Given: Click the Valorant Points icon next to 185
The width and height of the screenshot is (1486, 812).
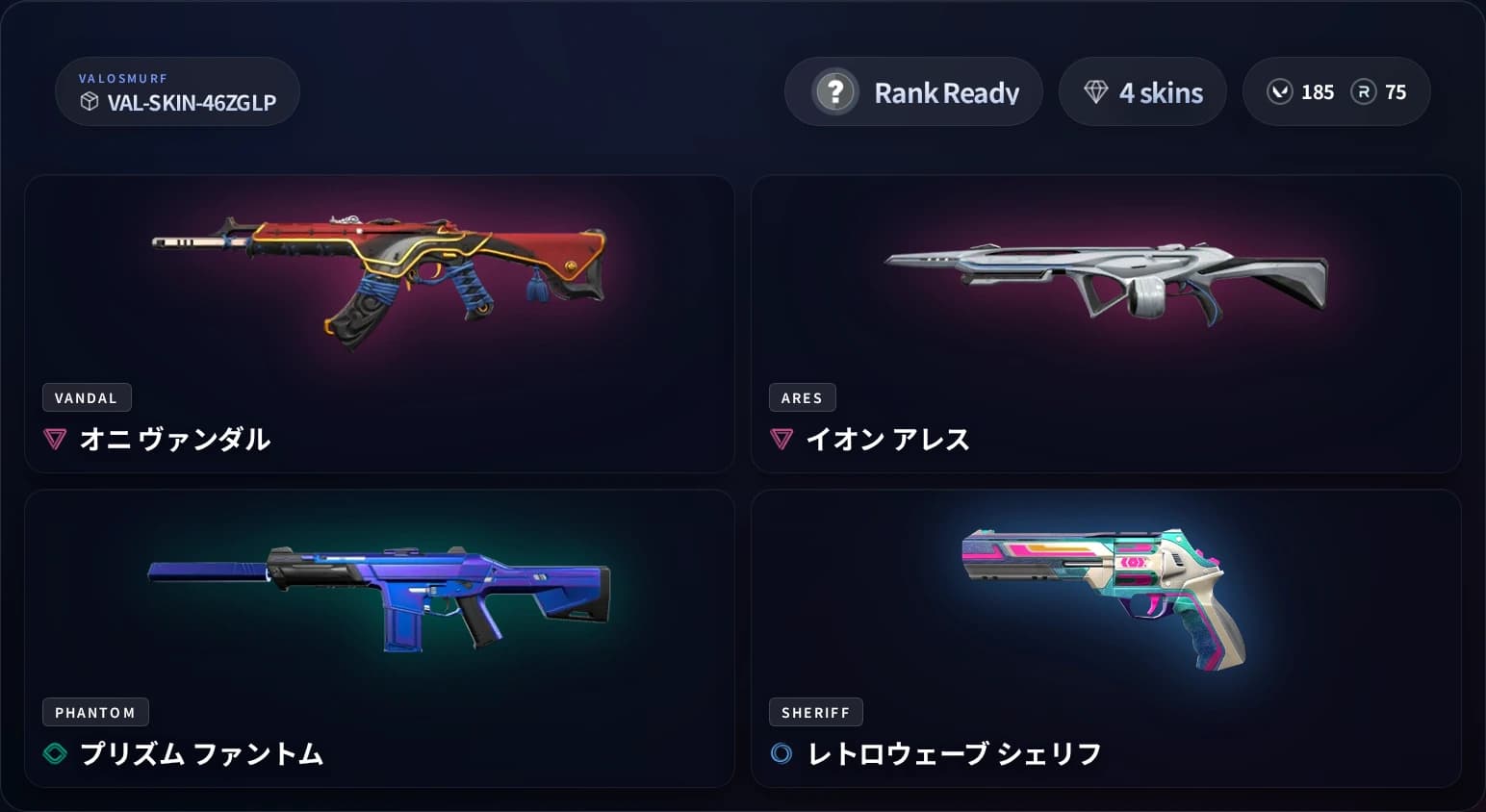Looking at the screenshot, I should pyautogui.click(x=1280, y=91).
